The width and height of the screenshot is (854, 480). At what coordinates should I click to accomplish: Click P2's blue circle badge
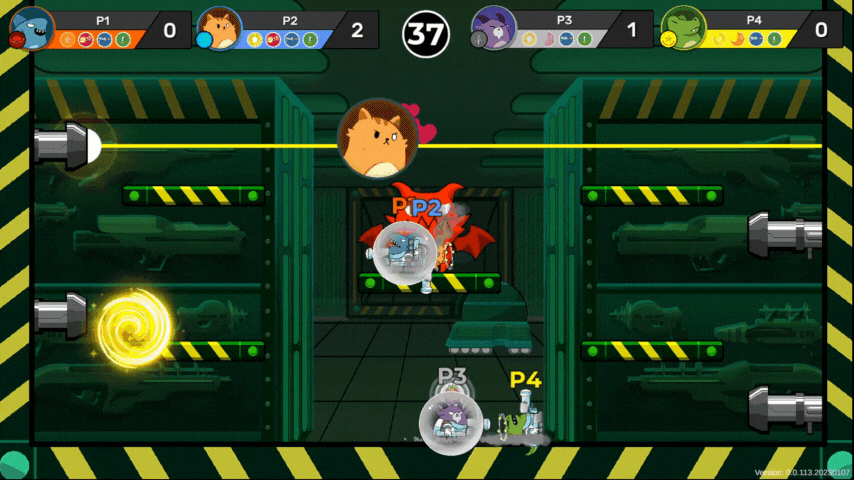(x=204, y=40)
